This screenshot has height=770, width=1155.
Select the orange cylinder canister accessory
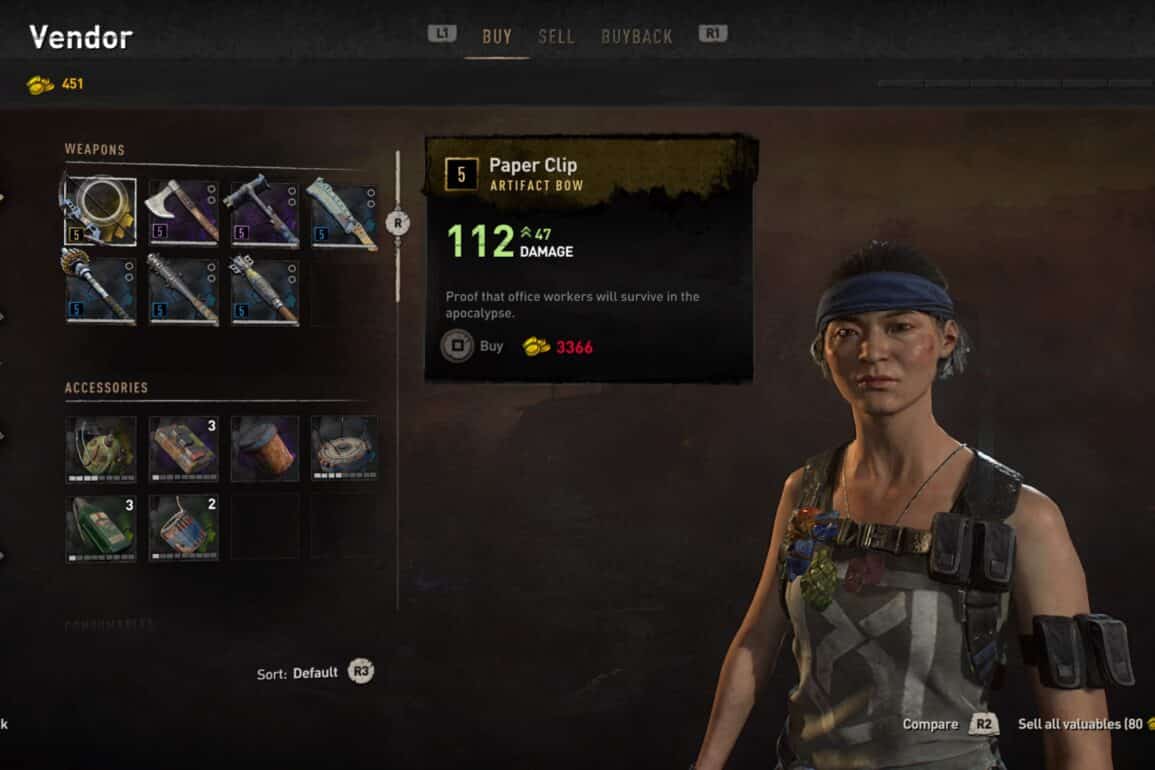click(x=264, y=449)
